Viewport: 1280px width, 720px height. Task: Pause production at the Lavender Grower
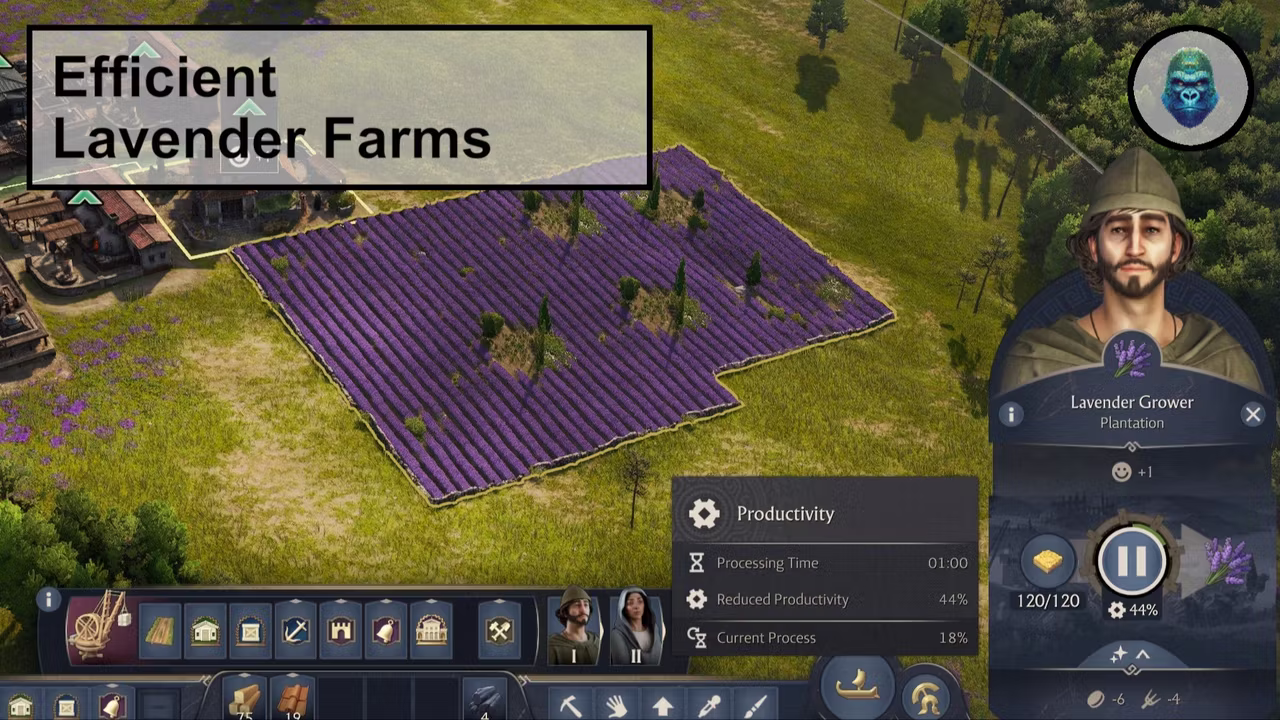1131,561
